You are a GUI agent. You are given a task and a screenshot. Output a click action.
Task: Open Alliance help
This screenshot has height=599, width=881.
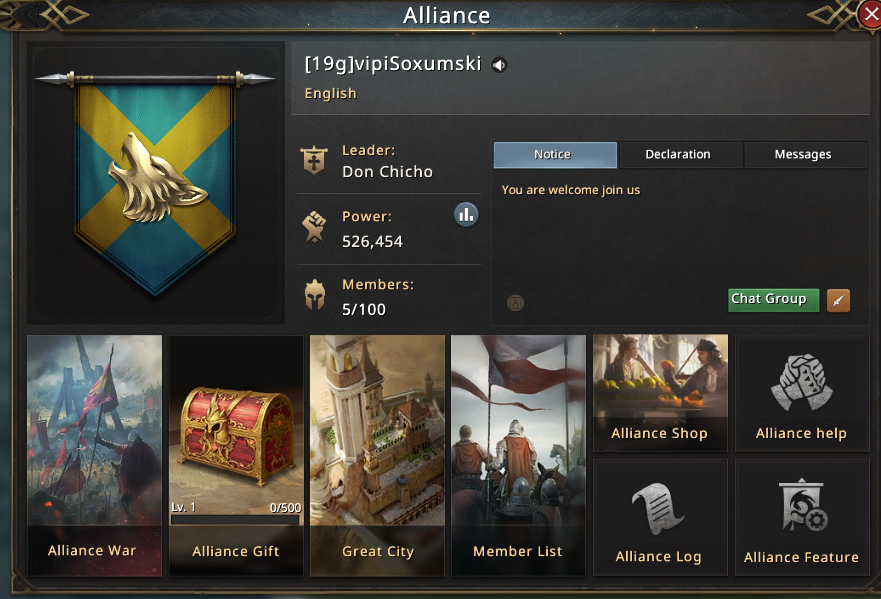(801, 393)
